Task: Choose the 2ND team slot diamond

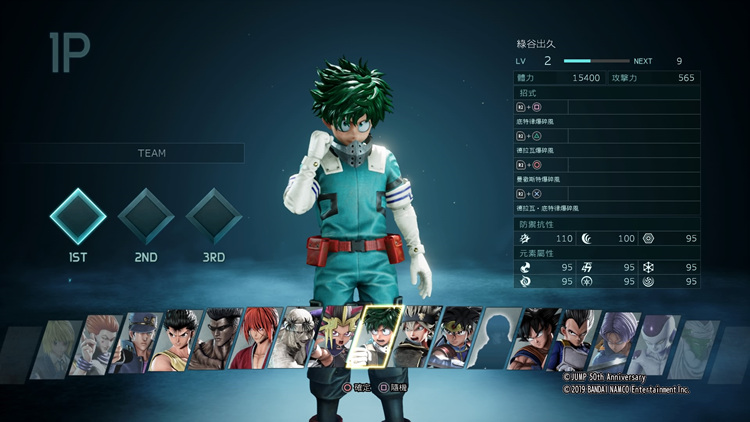Action: pos(146,216)
